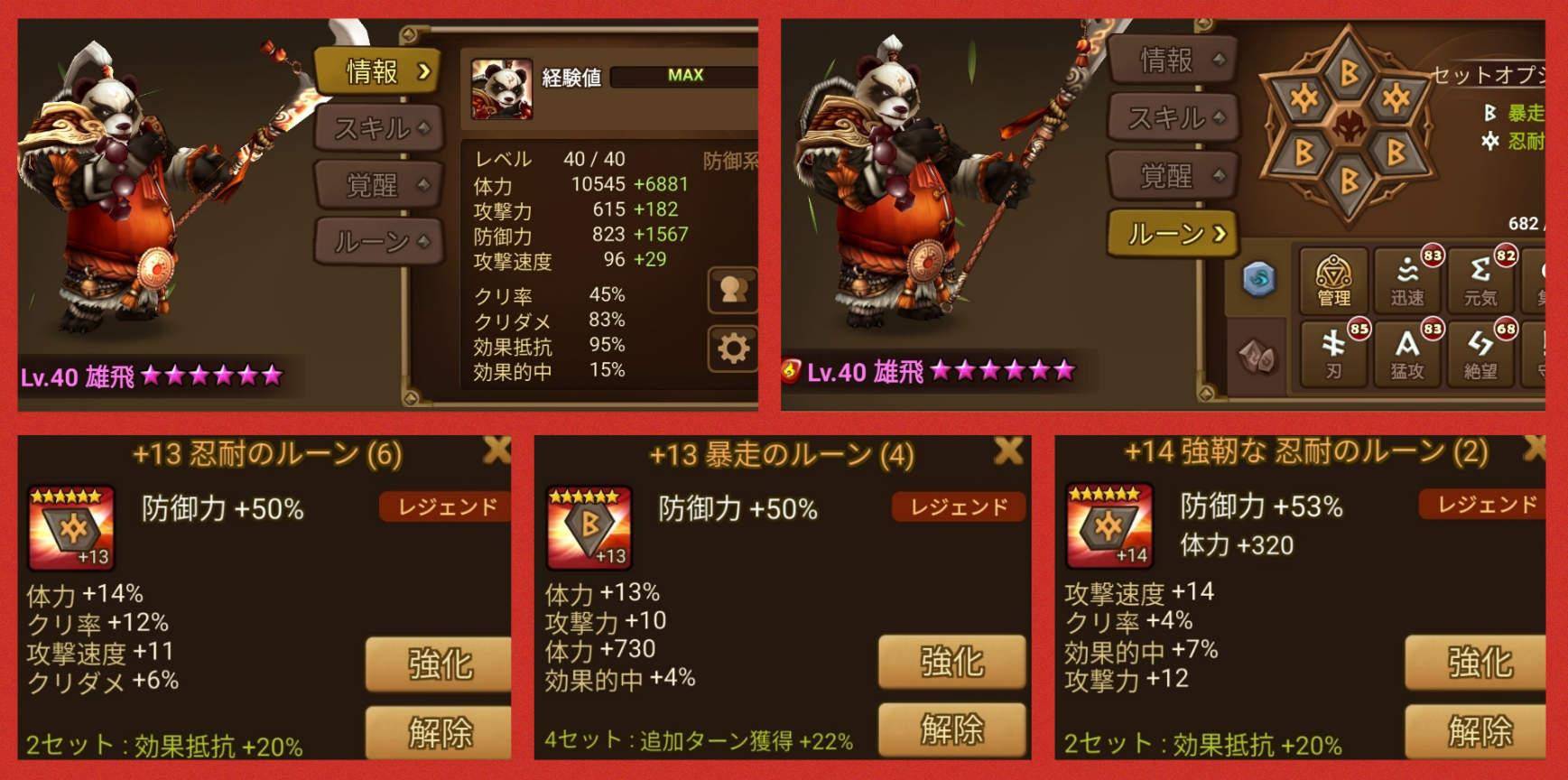
Task: Open the スキル menu on the right panel
Action: coord(1171,117)
